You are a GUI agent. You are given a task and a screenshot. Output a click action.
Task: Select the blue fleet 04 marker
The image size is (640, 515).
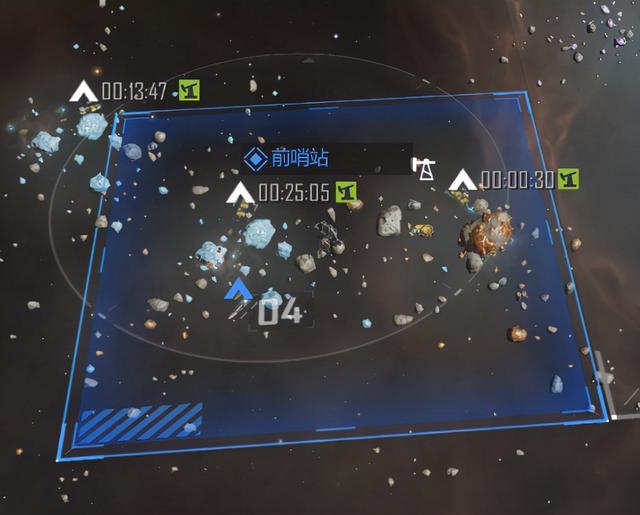click(x=239, y=291)
